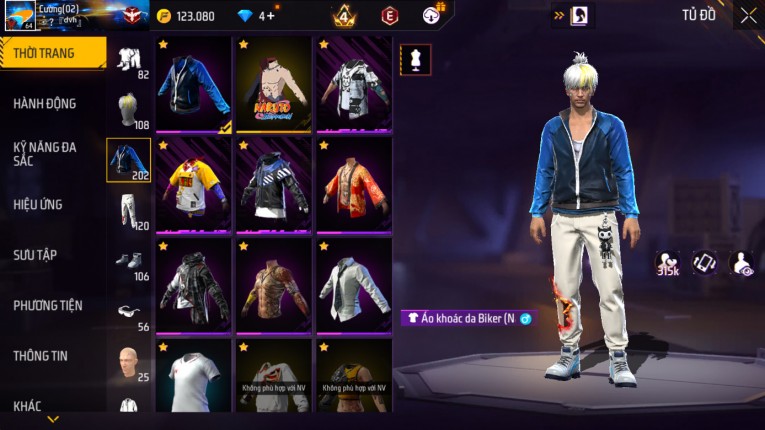Open the player profile avatar
Screen dimensions: 765x430
coord(20,16)
